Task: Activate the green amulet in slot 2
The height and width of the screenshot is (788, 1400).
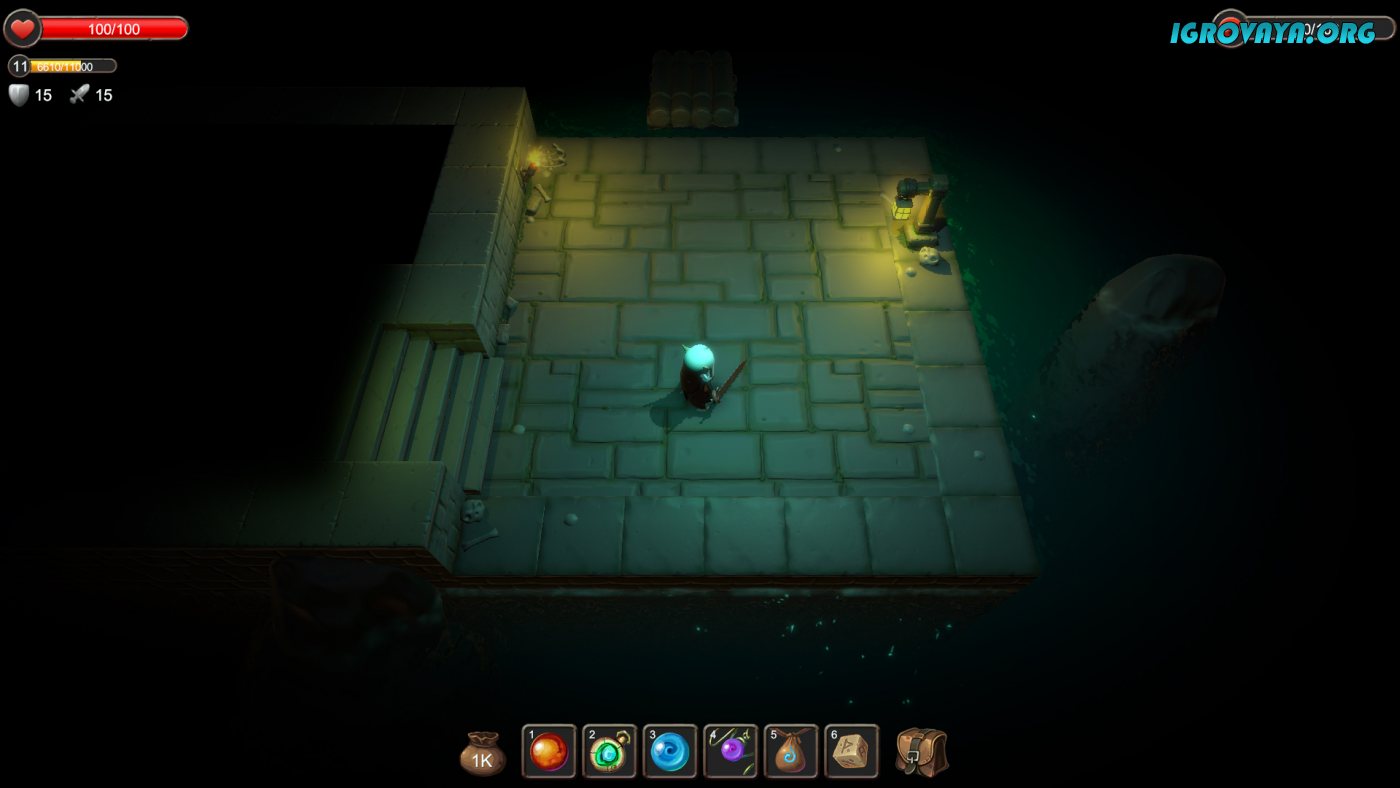Action: (610, 751)
